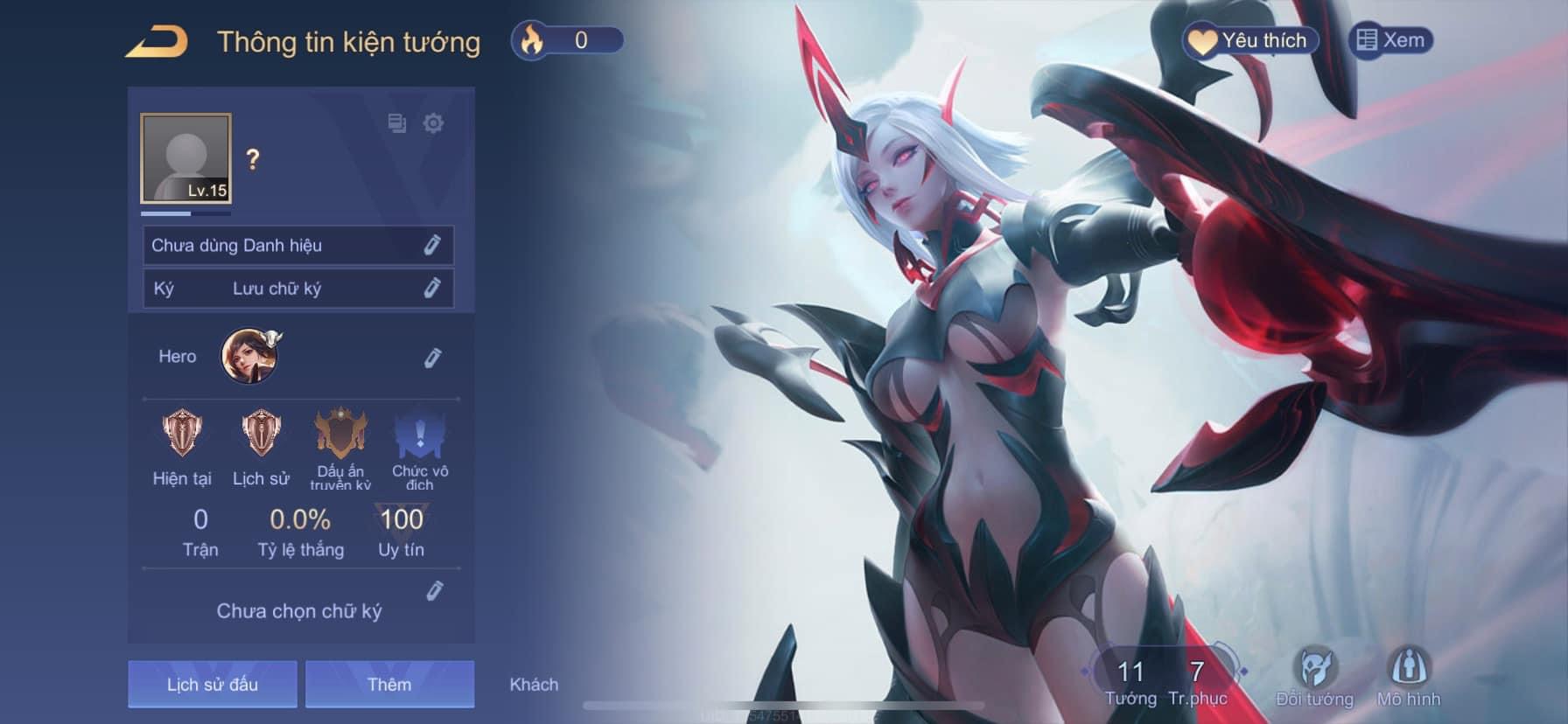
Task: Open the Xem view button
Action: [1391, 41]
